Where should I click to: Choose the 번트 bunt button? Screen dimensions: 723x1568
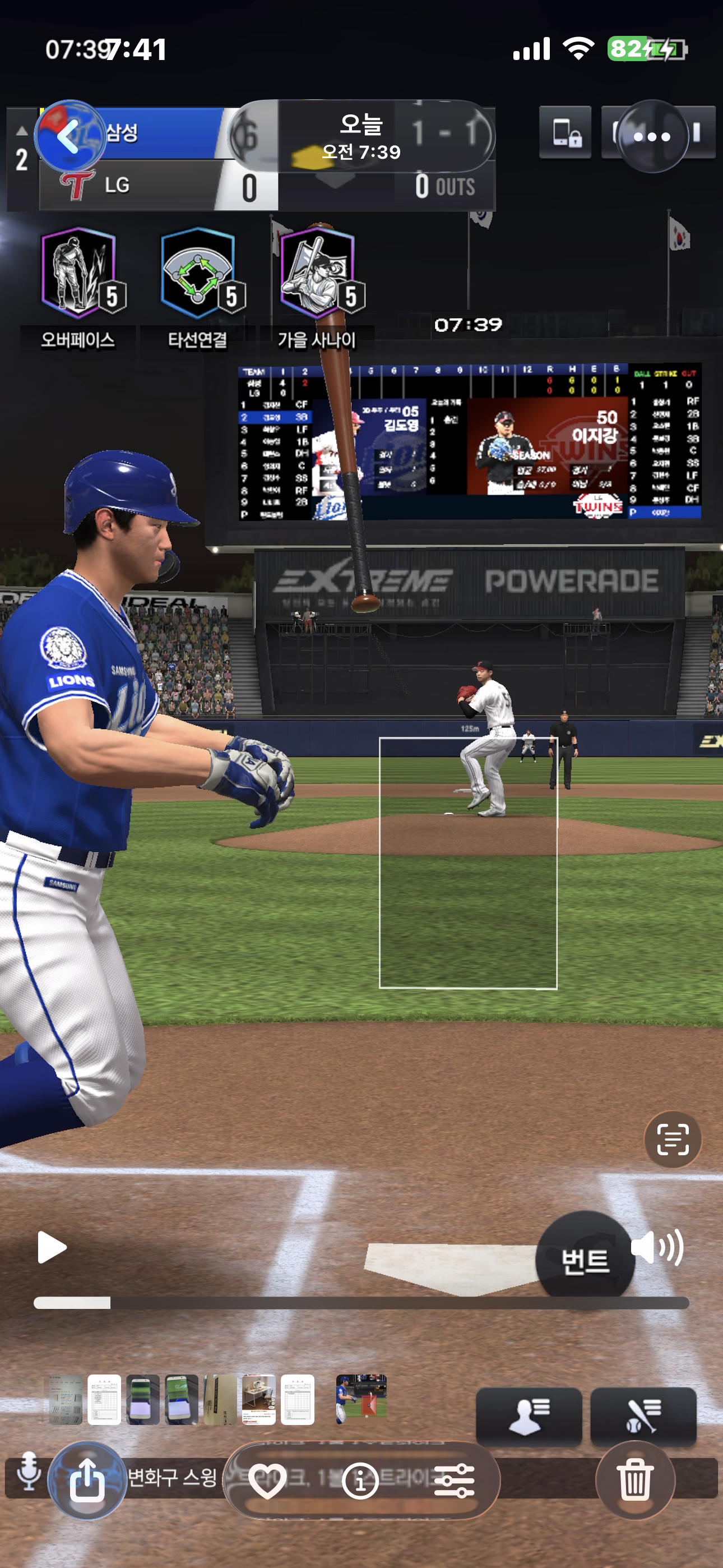coord(584,1260)
